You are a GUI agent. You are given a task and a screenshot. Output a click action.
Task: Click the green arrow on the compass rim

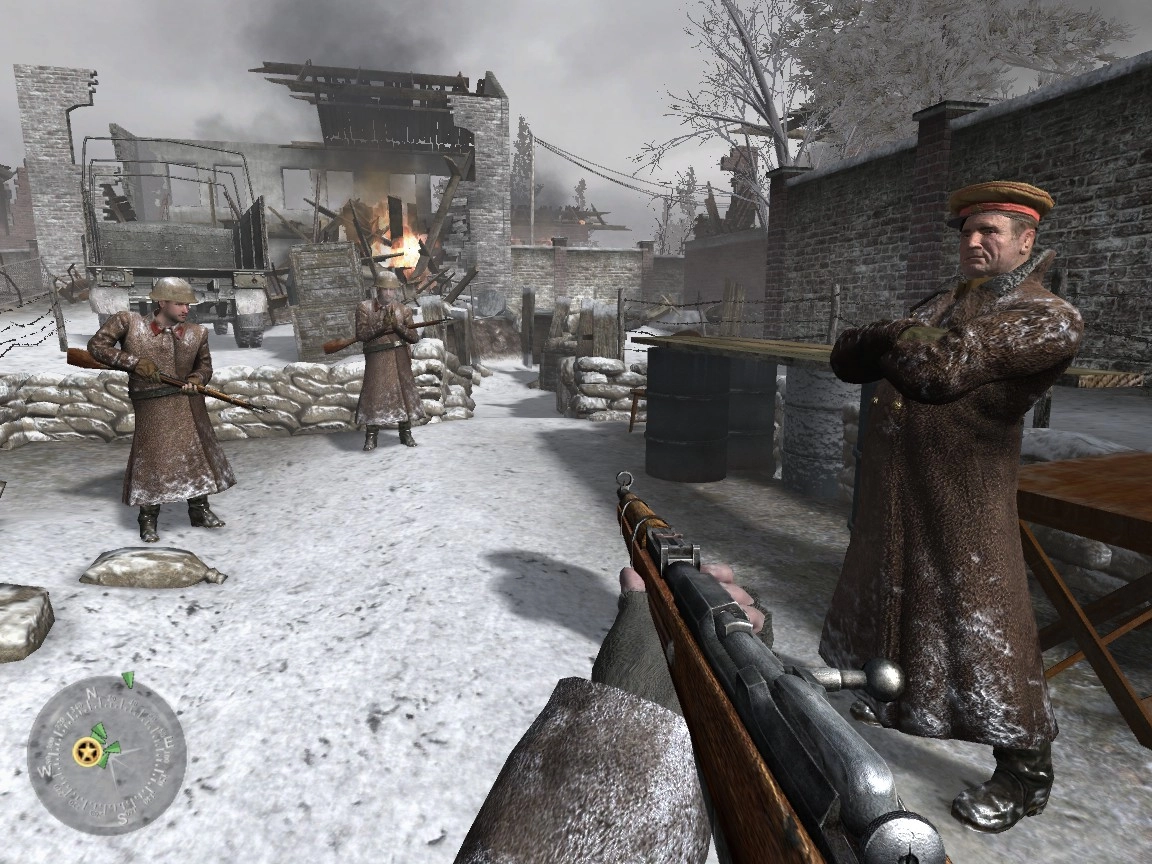coord(128,680)
